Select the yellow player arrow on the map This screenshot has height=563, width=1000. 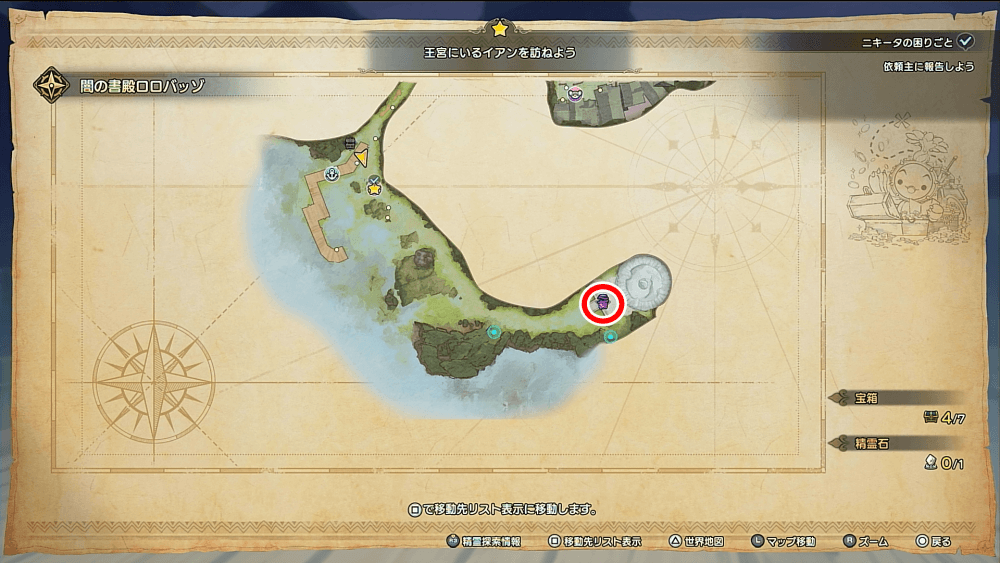[361, 155]
